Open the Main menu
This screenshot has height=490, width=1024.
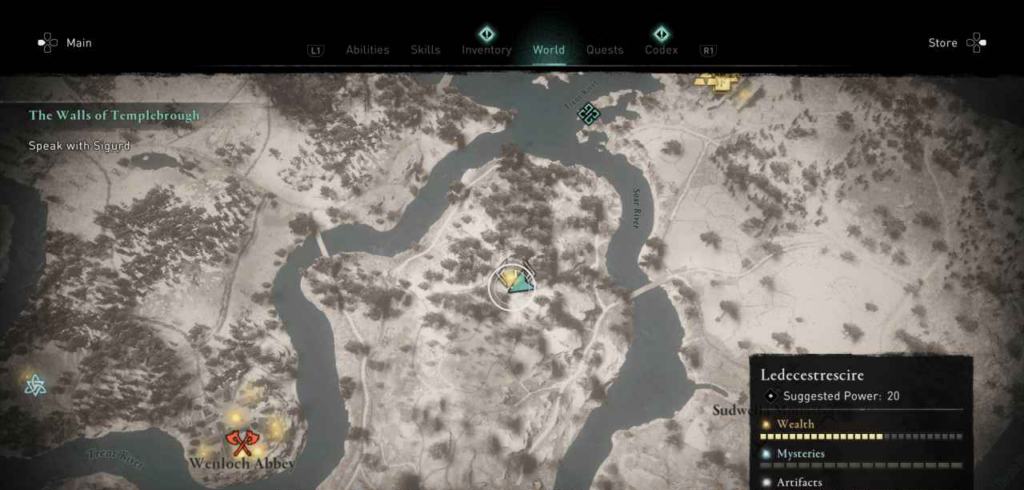[64, 43]
